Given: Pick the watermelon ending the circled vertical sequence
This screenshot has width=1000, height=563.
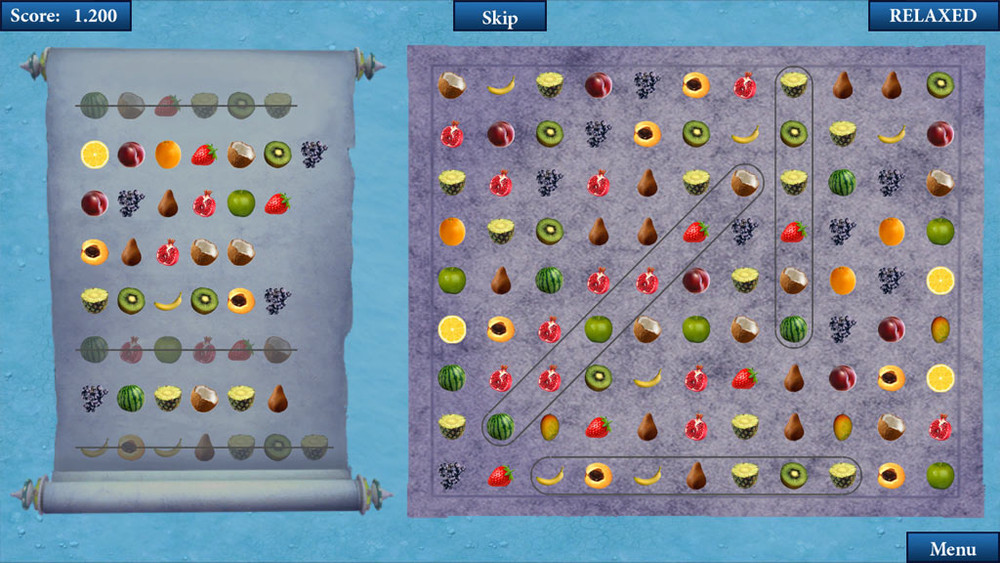Looking at the screenshot, I should 793,329.
